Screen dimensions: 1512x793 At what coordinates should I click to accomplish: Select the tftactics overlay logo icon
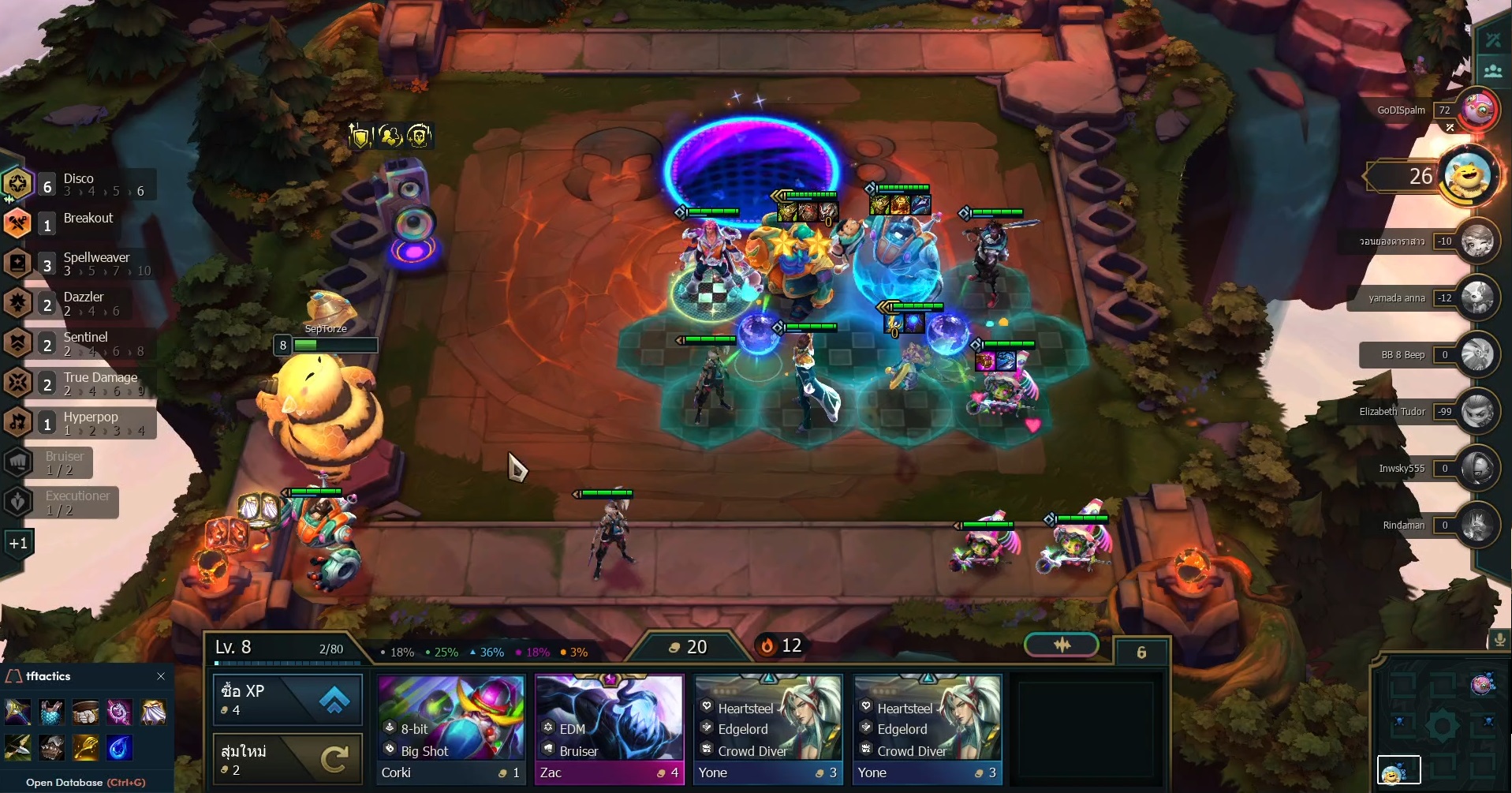15,676
